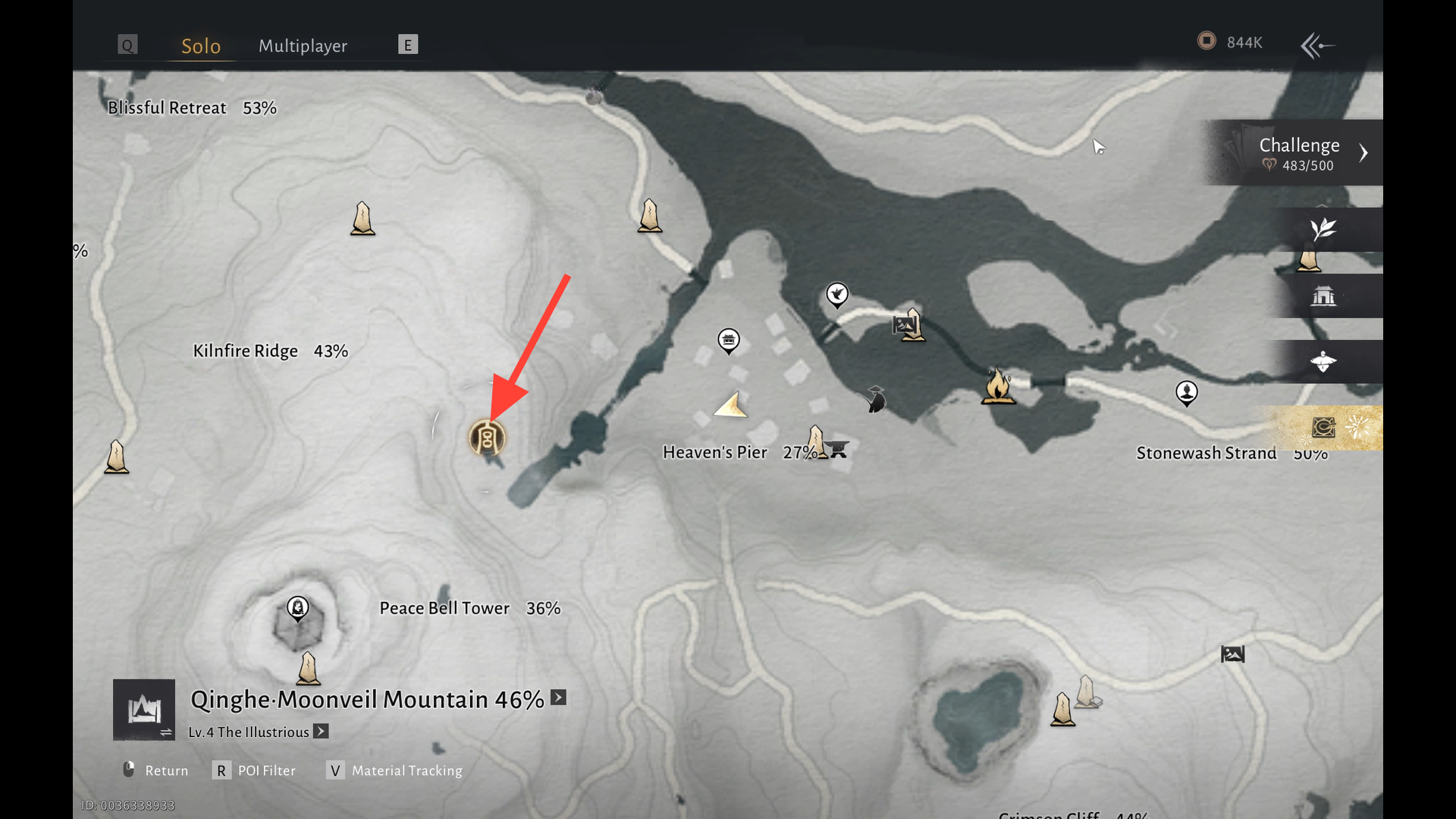Select the gold circular marker under red arrow
This screenshot has height=819, width=1456.
(486, 438)
